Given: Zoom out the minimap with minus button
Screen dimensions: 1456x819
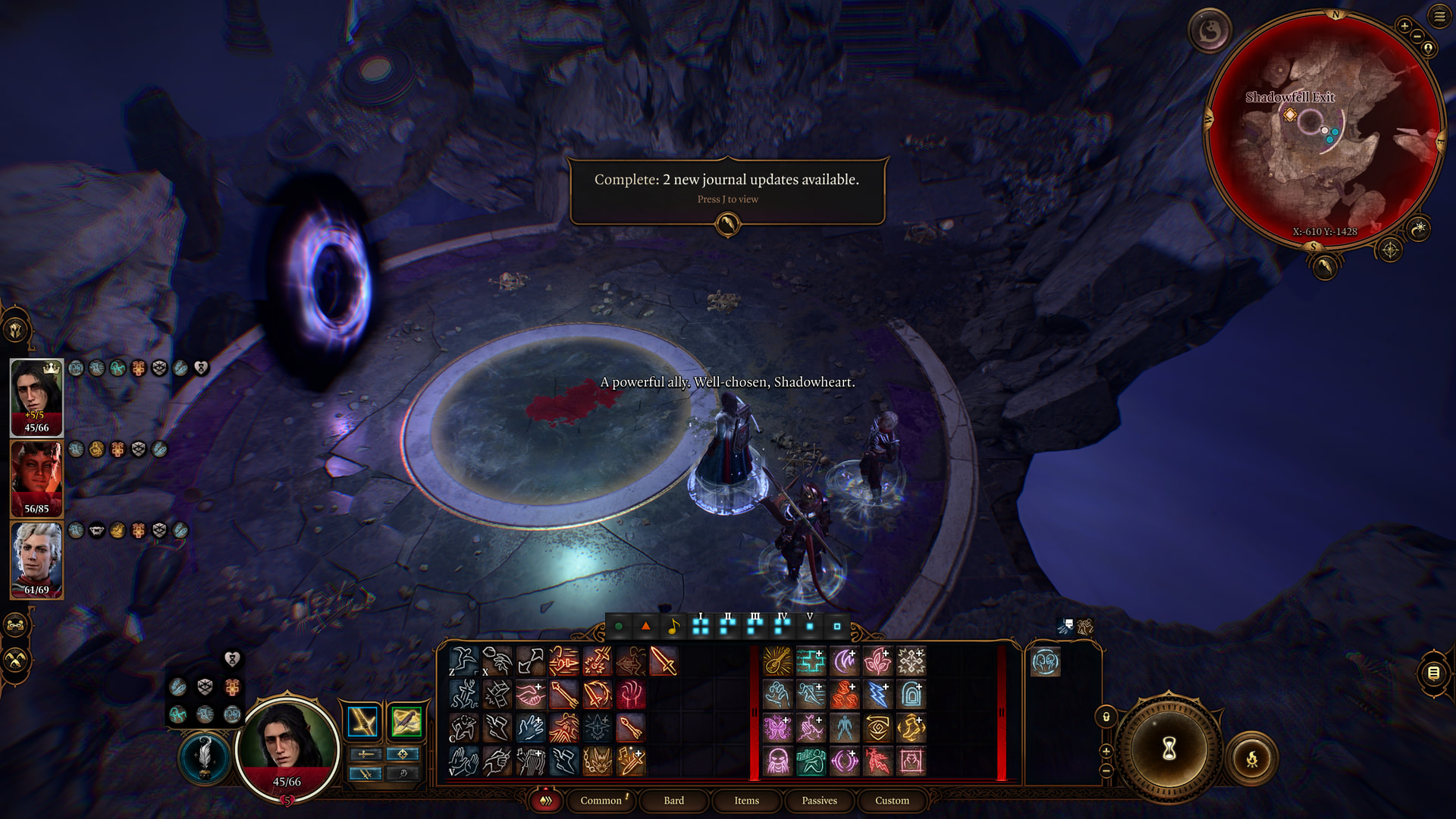Looking at the screenshot, I should point(1417,36).
